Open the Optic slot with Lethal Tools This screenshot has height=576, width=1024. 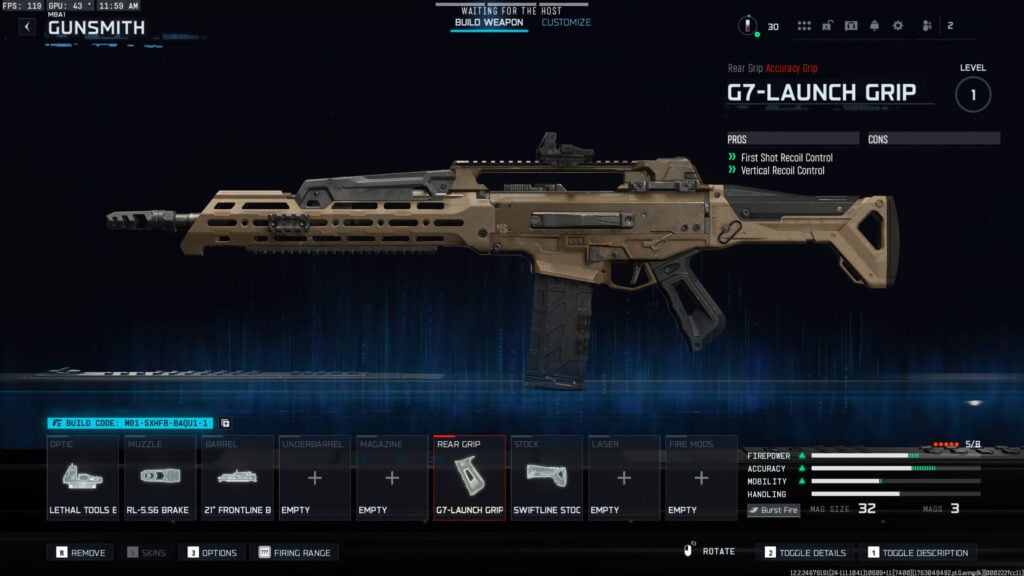(83, 478)
